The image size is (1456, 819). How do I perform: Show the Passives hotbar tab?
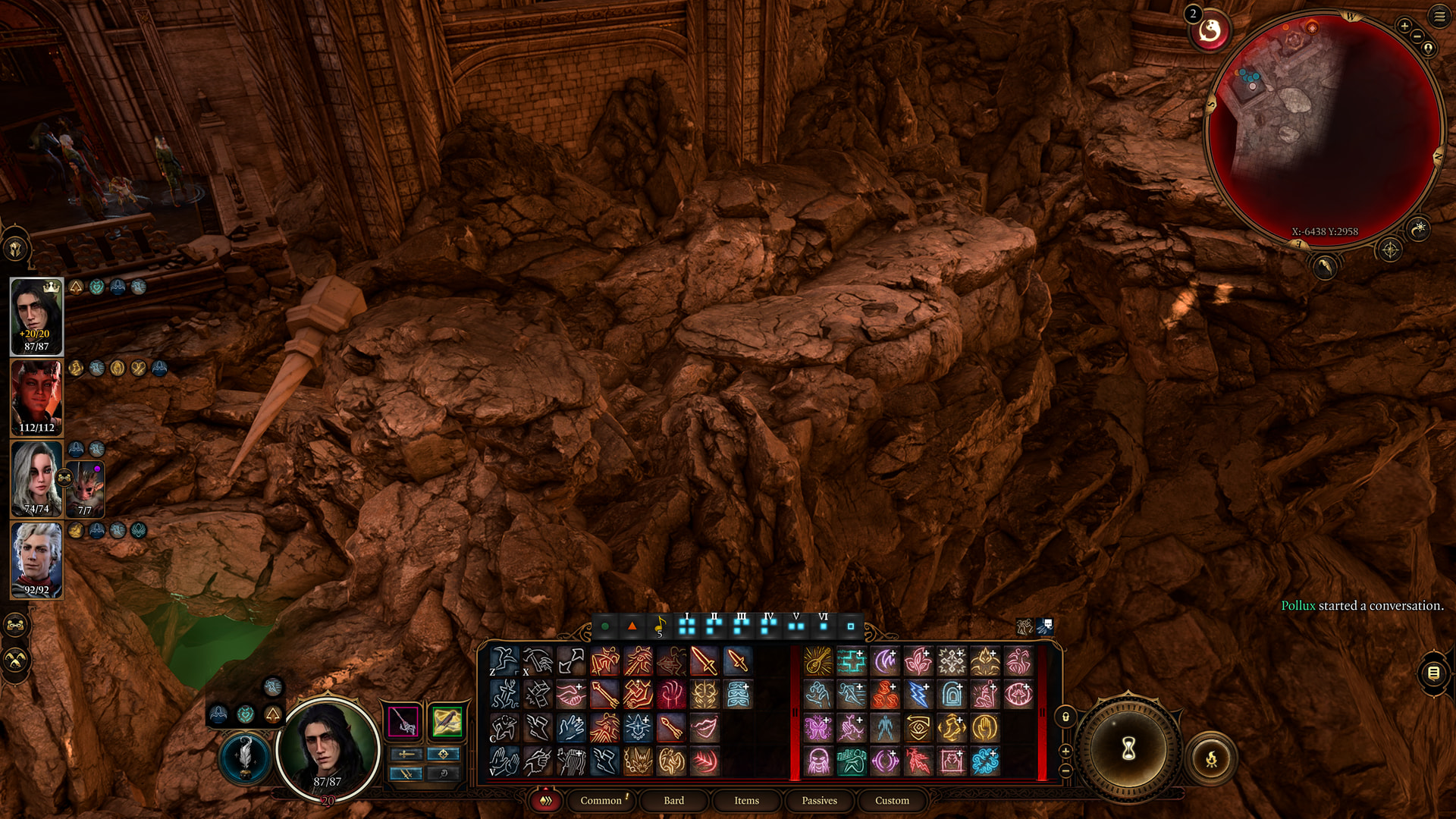[819, 800]
